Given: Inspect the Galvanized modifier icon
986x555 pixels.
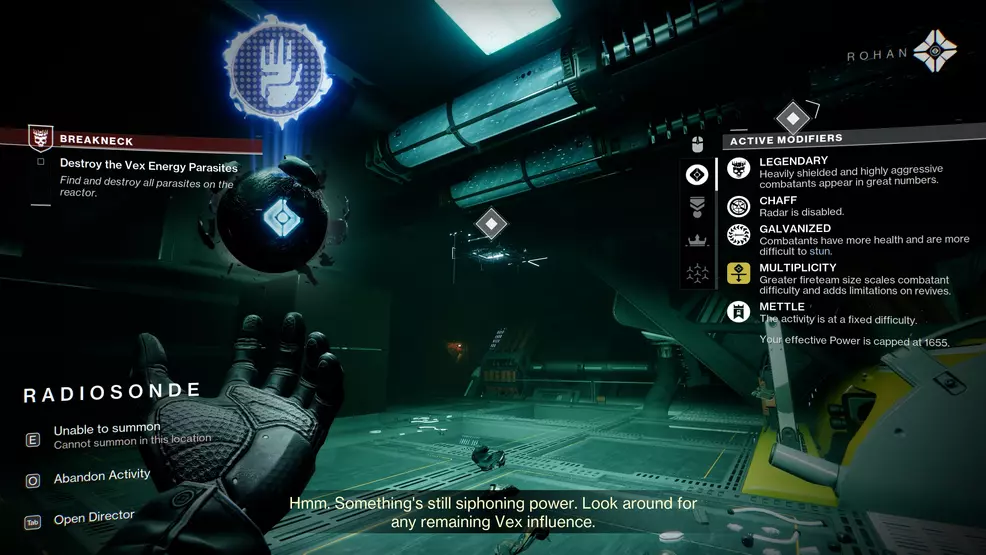Looking at the screenshot, I should pos(739,234).
